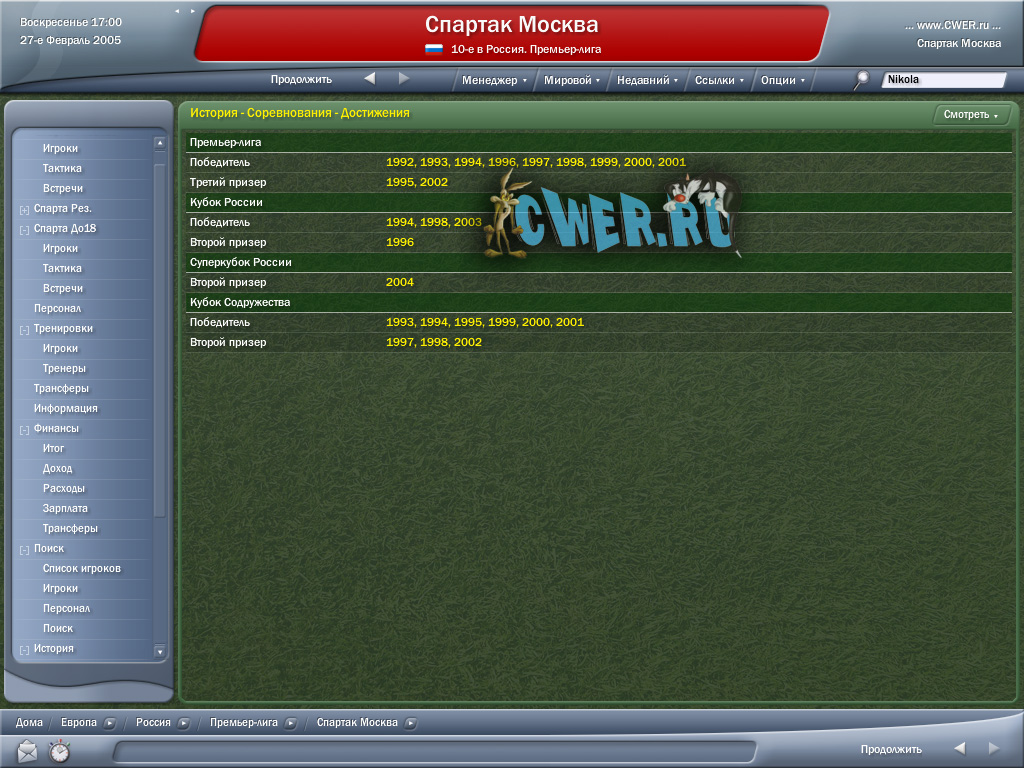Show the Финансы section
Screen dimensions: 1025x768
(56, 428)
